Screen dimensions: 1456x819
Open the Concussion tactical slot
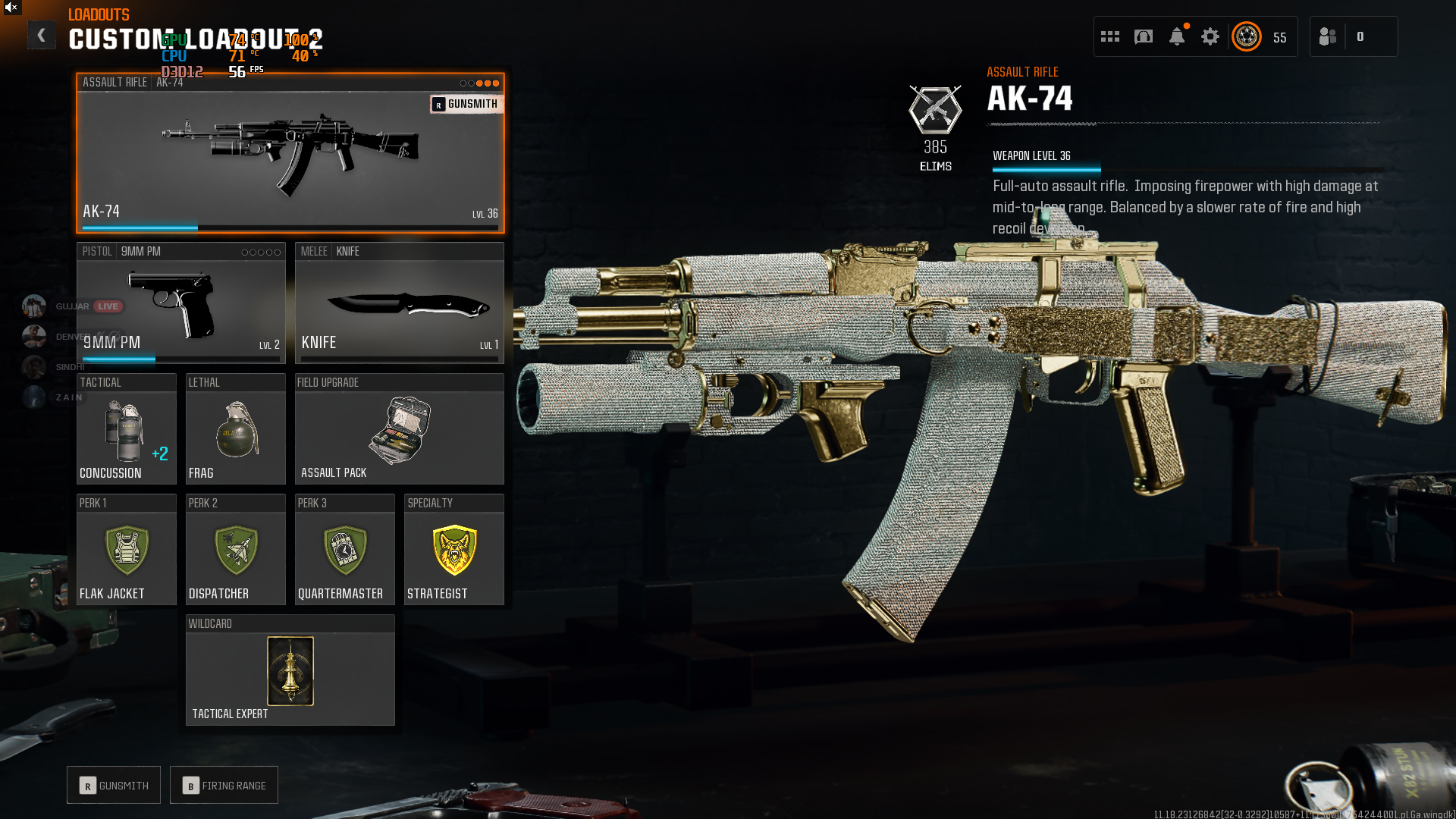click(126, 429)
